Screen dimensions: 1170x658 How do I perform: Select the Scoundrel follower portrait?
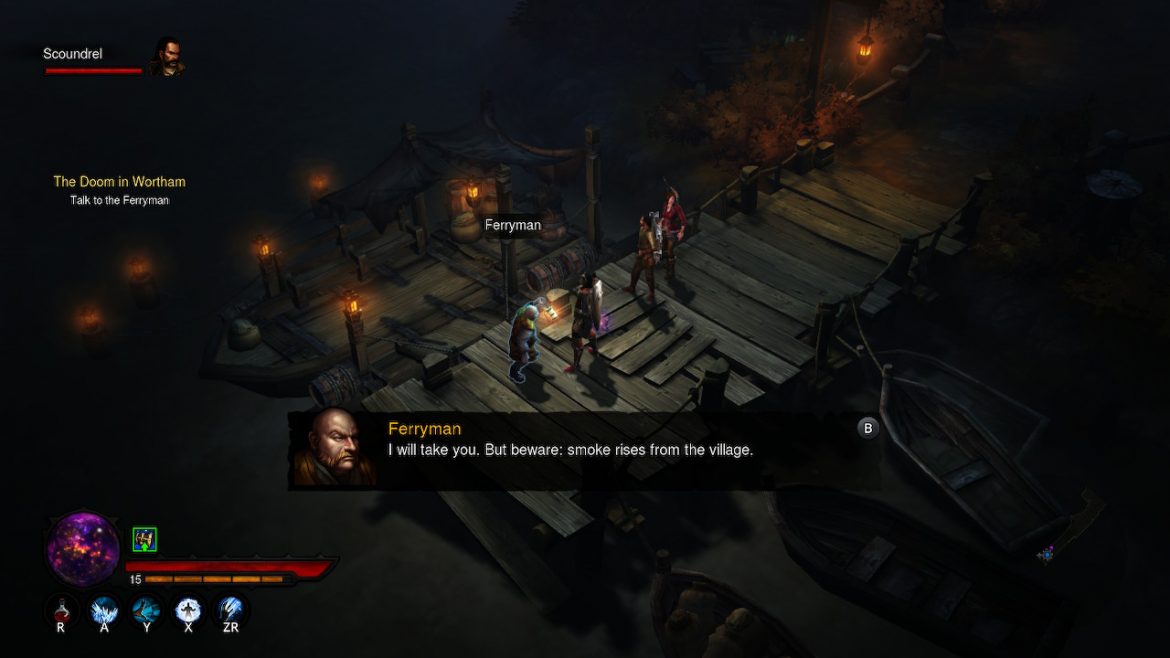click(x=167, y=57)
